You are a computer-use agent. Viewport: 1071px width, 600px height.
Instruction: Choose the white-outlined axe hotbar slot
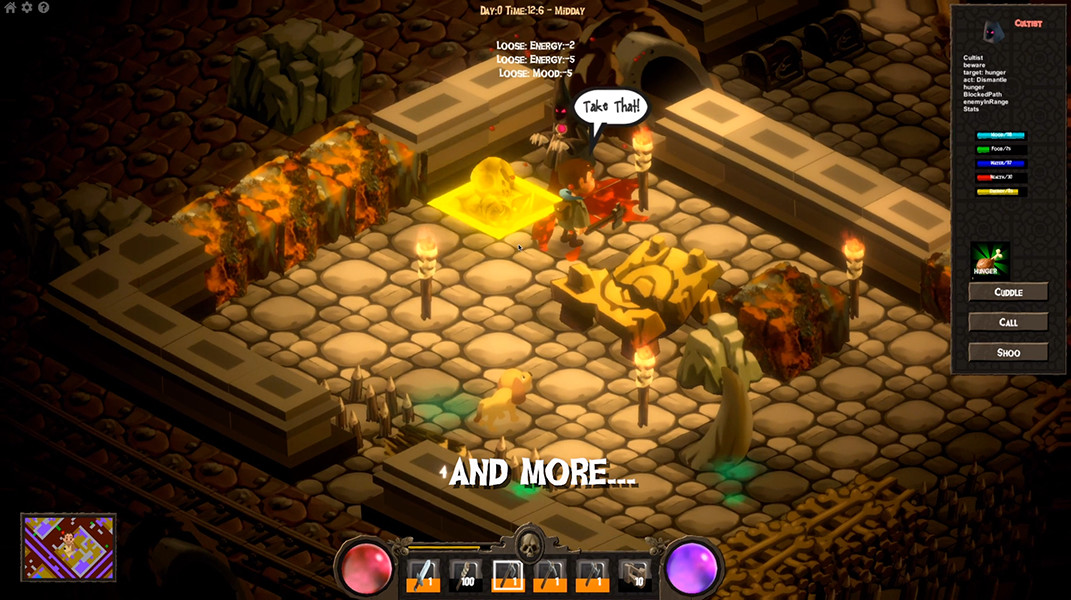507,576
